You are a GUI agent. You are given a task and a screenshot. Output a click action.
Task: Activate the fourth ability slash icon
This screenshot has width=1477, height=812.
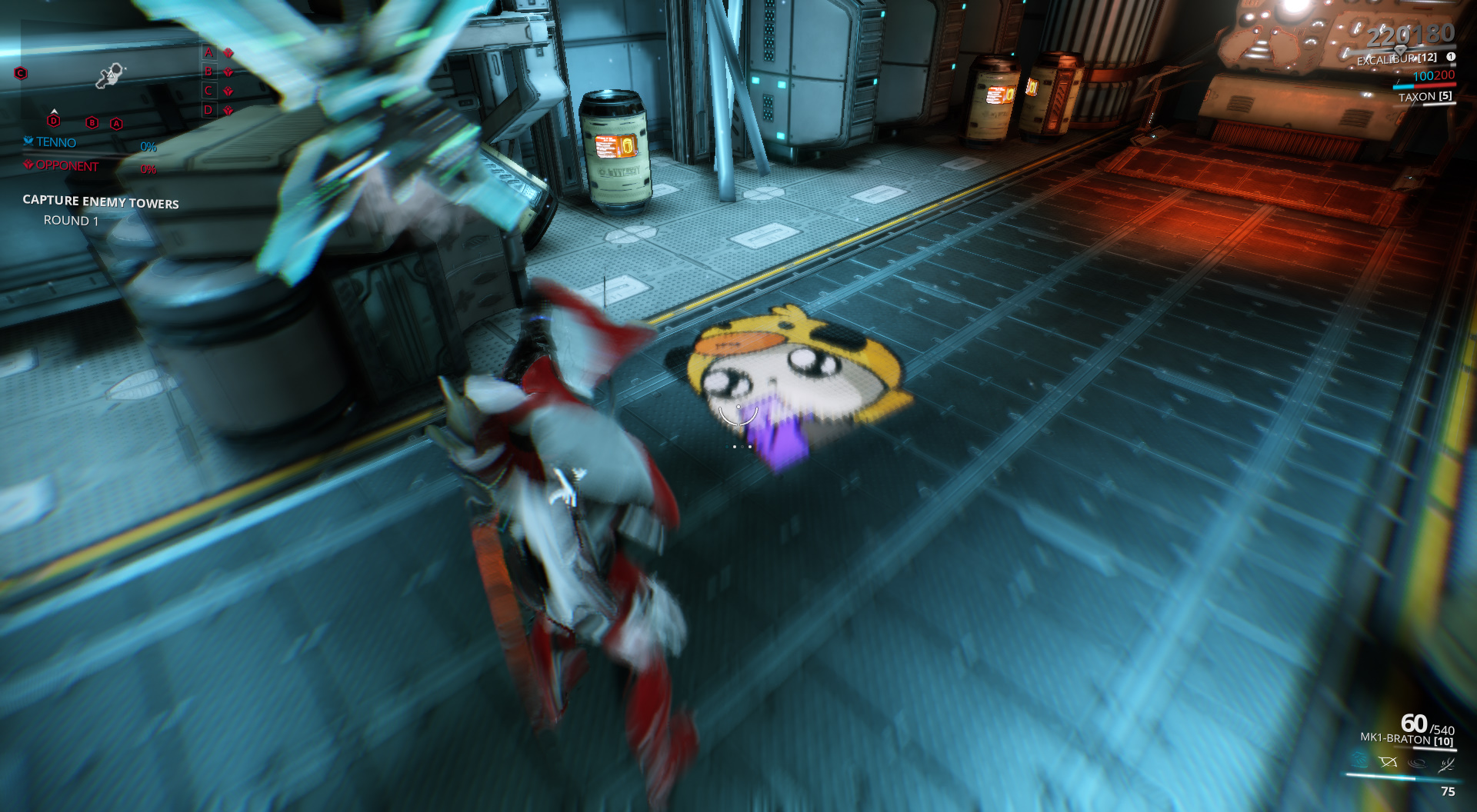point(1447,764)
